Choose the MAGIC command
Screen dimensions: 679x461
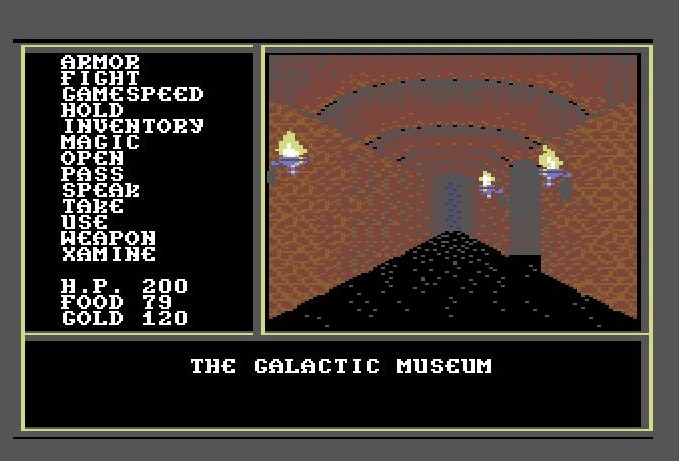100,142
